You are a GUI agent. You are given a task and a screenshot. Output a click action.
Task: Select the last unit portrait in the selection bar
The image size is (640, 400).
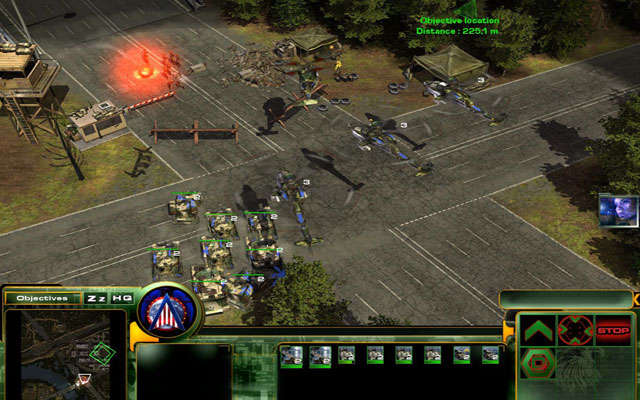coord(490,355)
